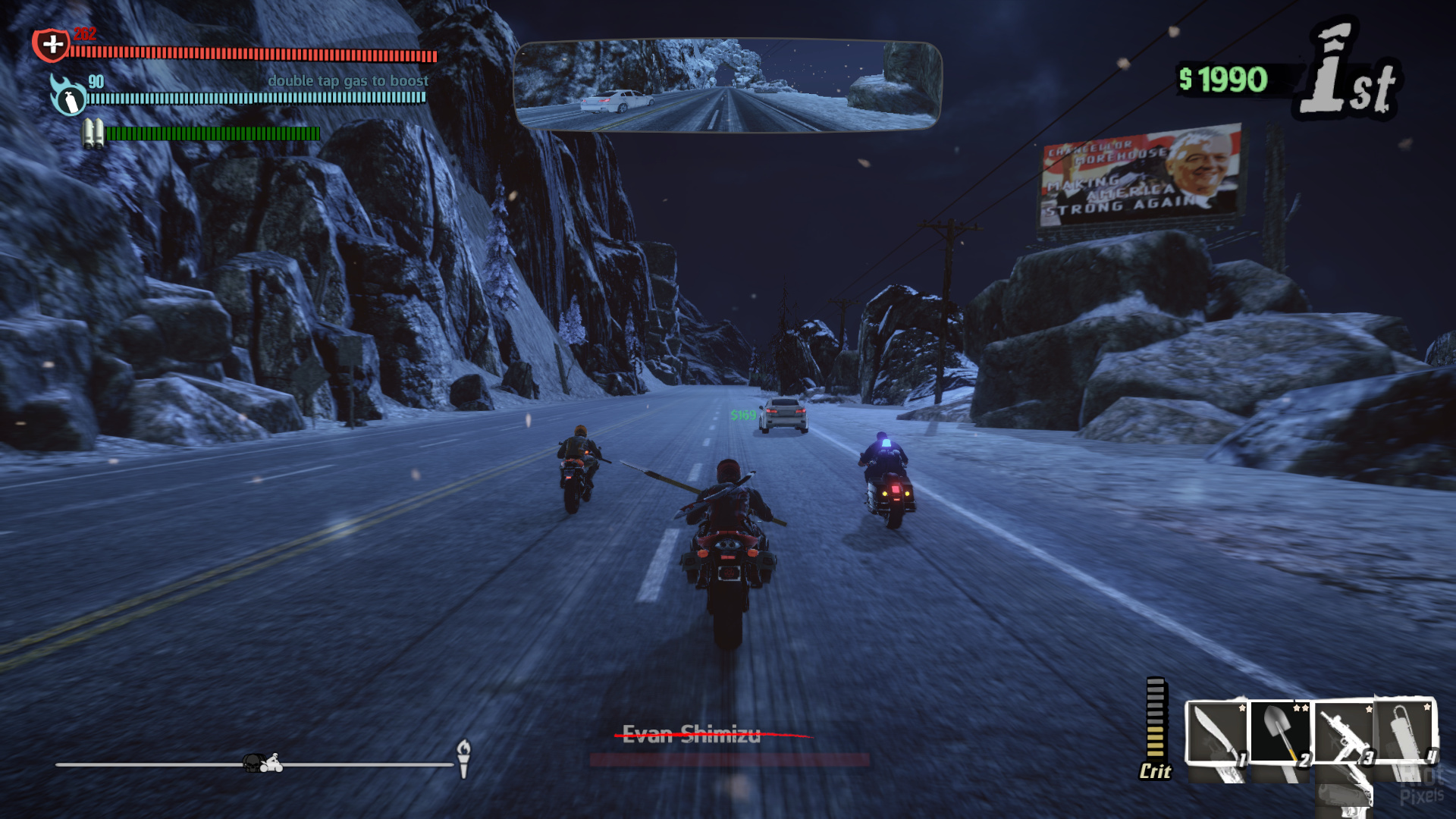Viewport: 1456px width, 819px height.
Task: Click the red health shield icon
Action: point(51,45)
